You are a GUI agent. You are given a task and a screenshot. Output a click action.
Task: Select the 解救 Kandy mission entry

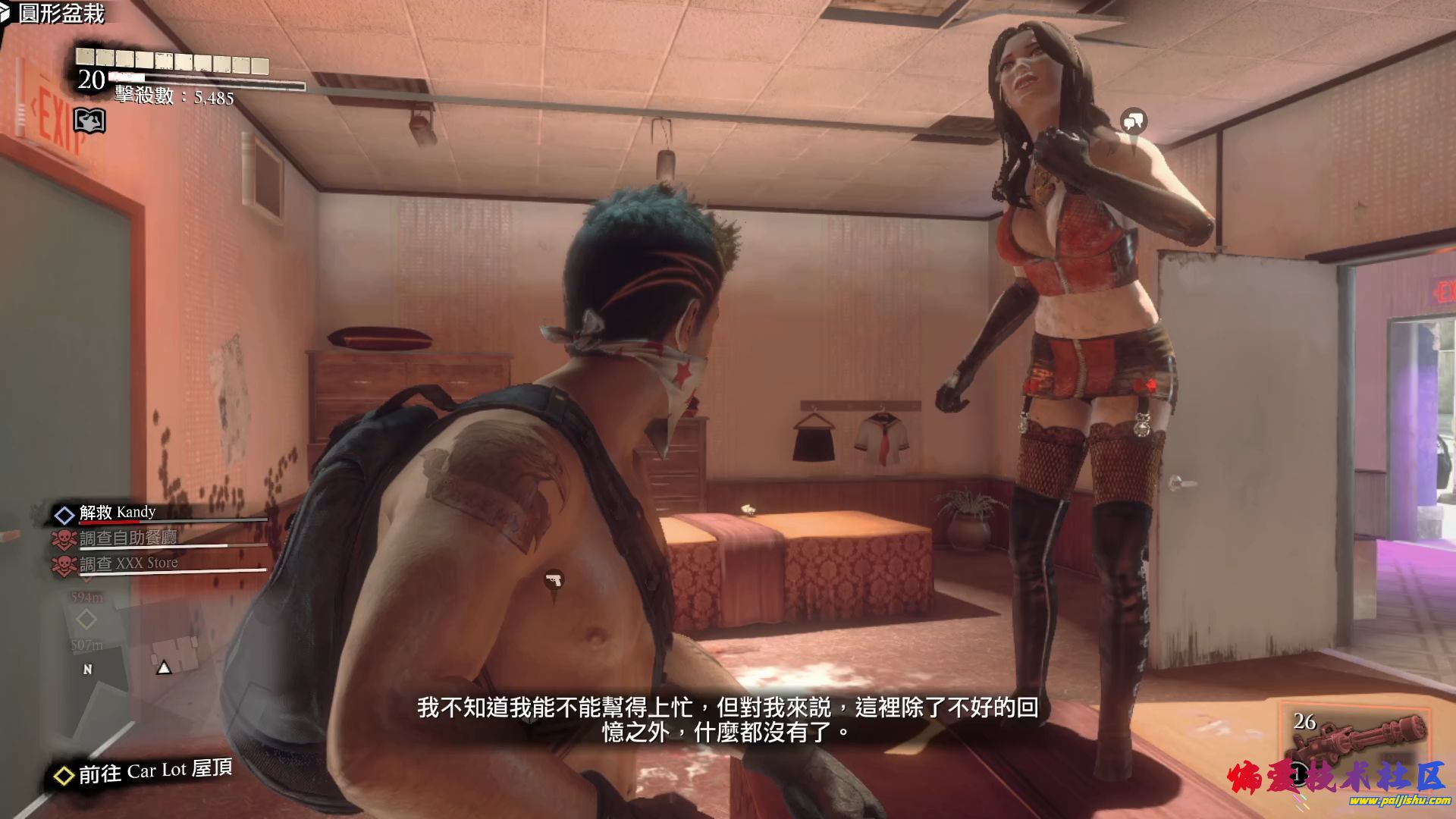118,513
